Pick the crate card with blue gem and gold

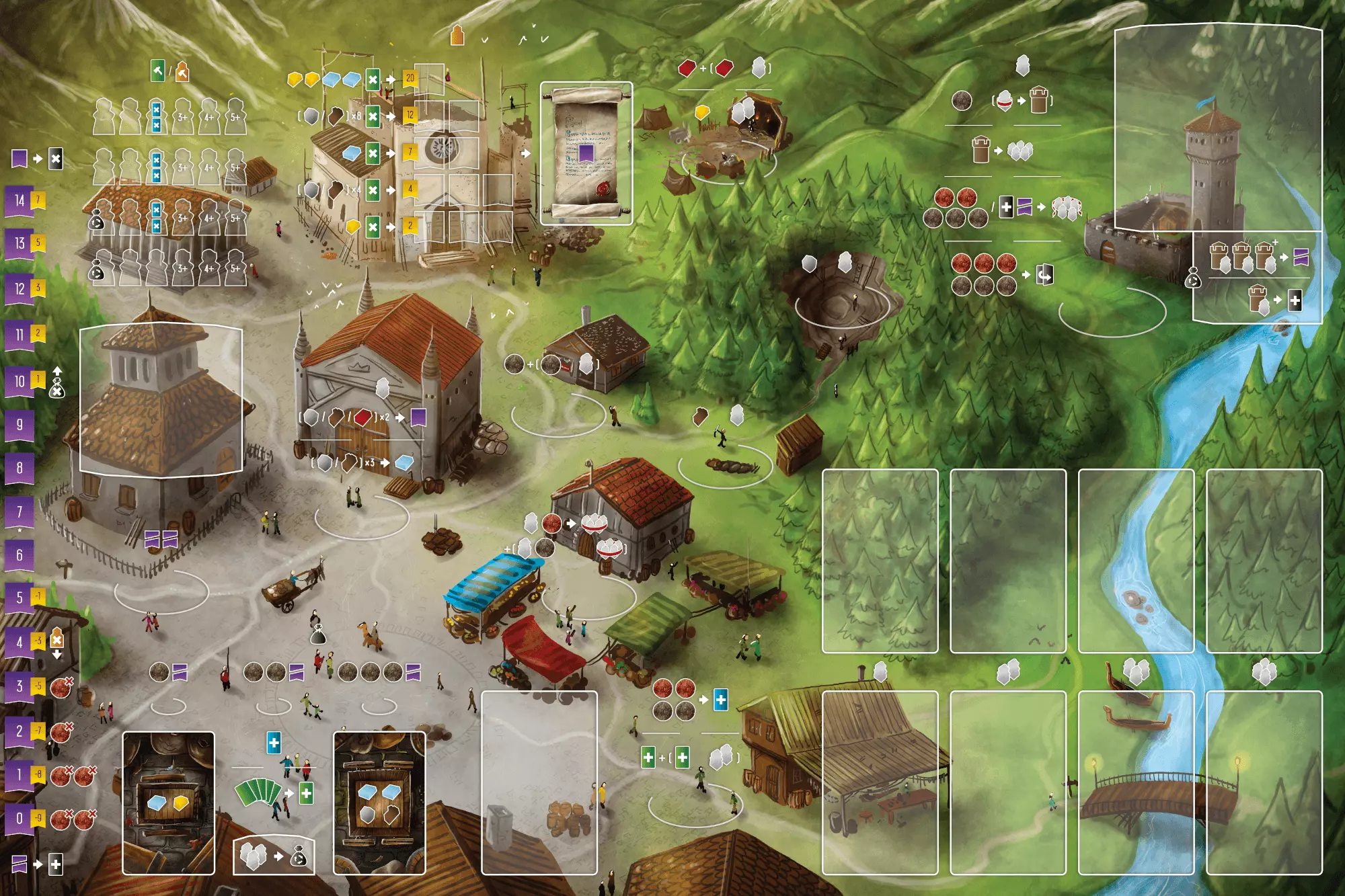tap(168, 803)
